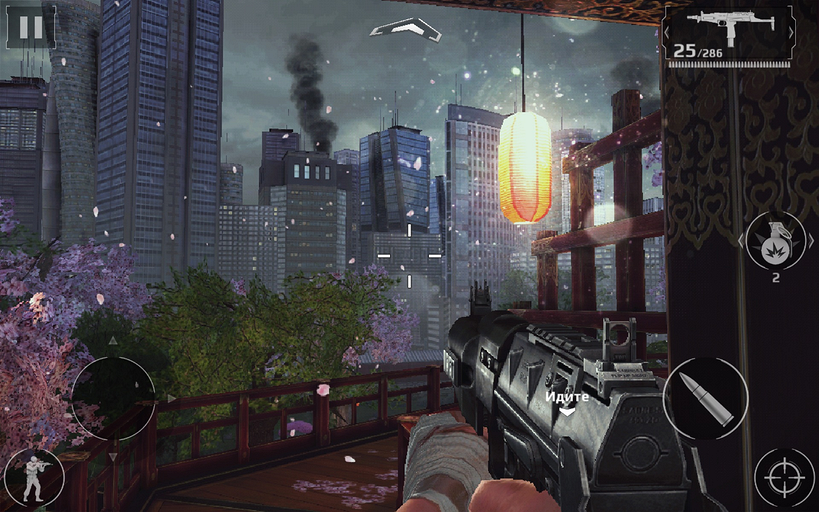Pause the game with the pause button

click(x=31, y=27)
